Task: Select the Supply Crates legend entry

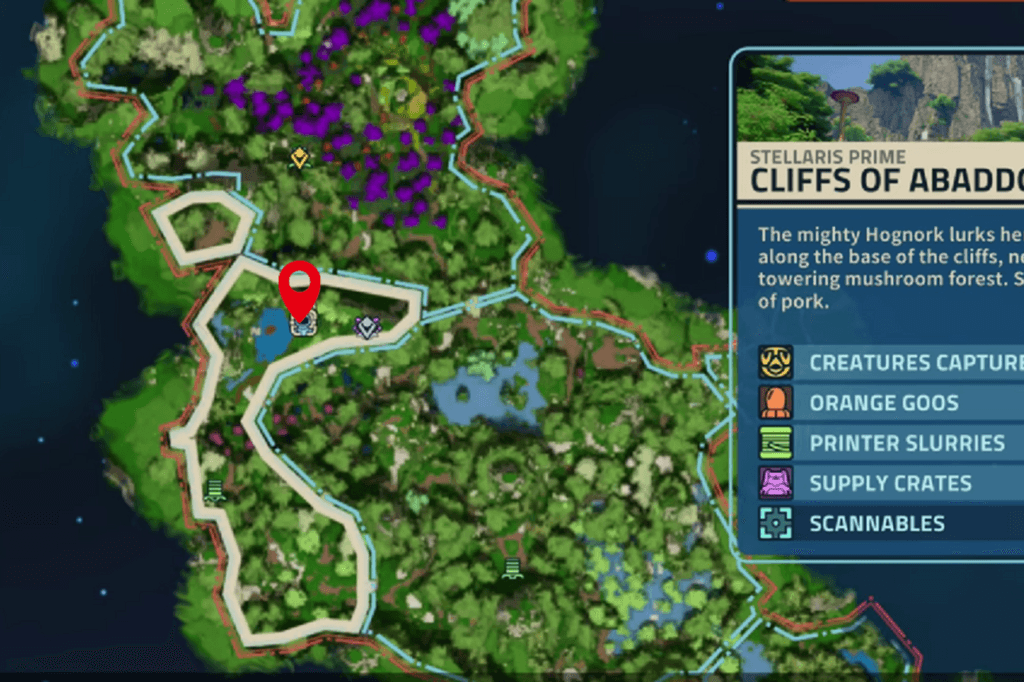Action: [x=890, y=483]
